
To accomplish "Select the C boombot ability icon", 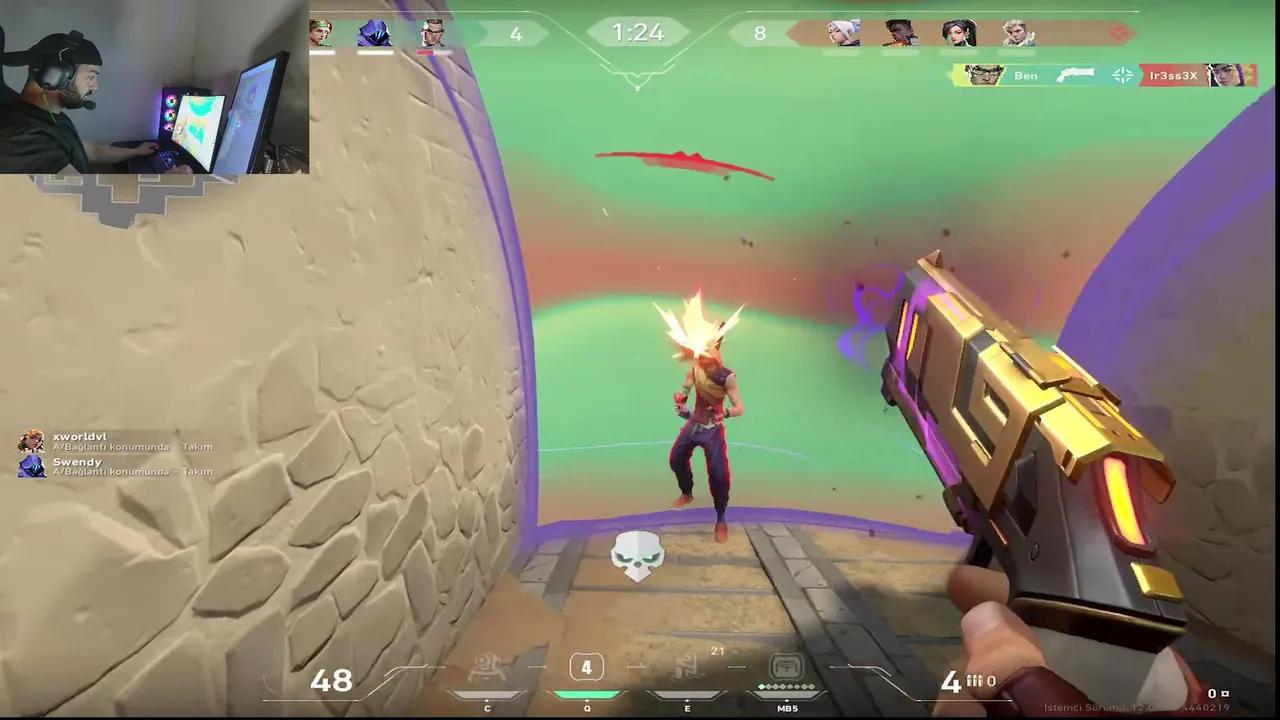I will point(487,667).
